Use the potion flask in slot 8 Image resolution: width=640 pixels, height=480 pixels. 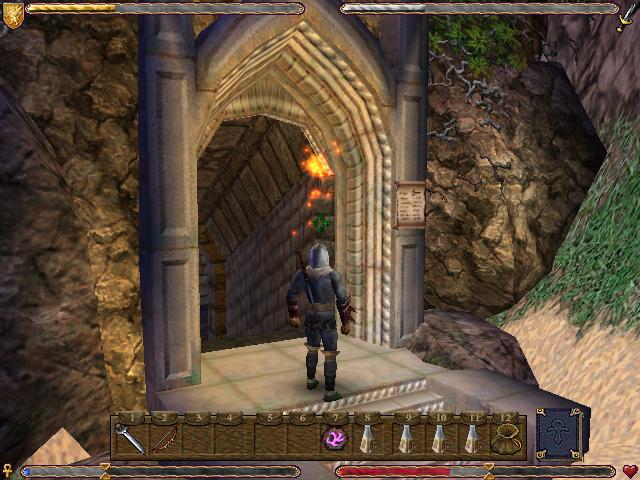point(368,437)
